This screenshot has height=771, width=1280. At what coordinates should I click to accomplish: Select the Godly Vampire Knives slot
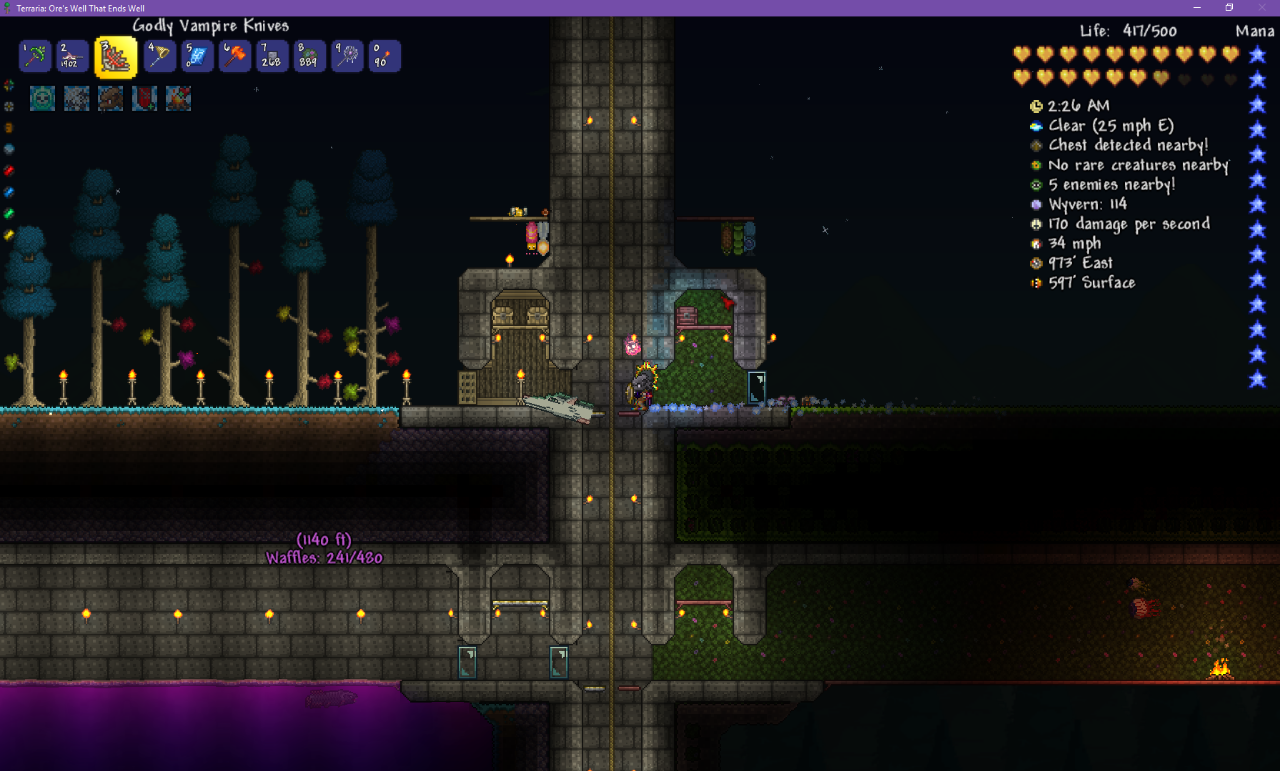click(x=115, y=57)
